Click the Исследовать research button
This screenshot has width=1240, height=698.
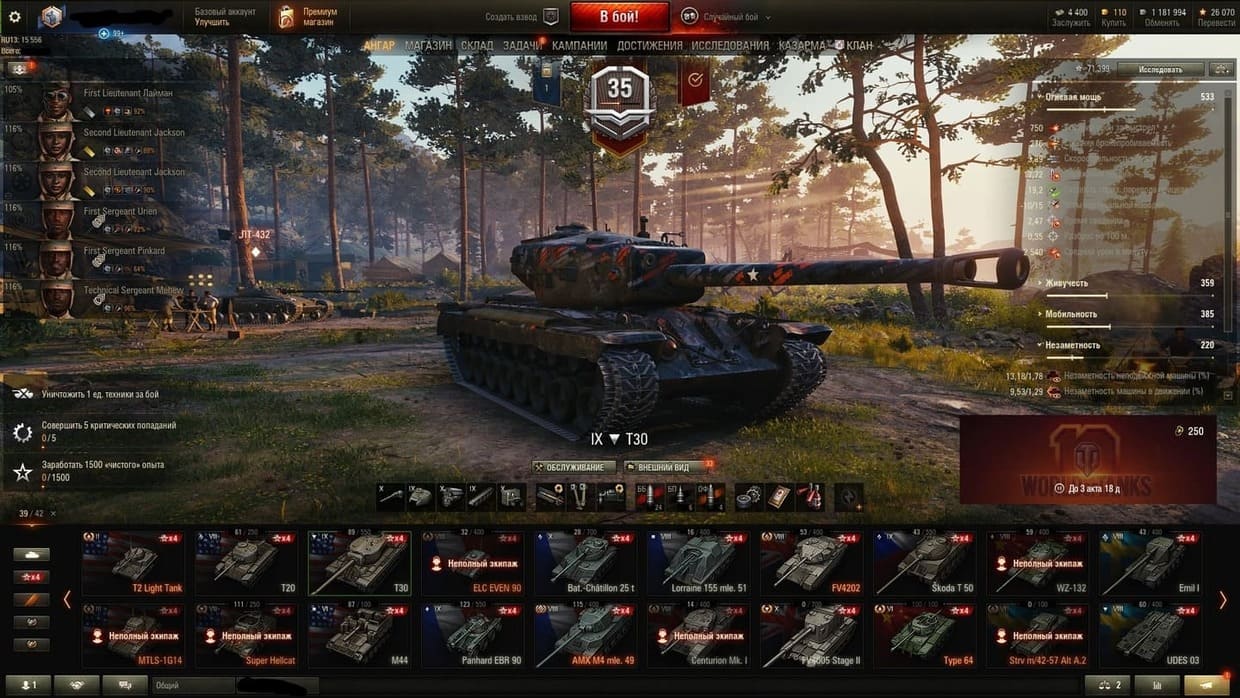[x=1160, y=69]
